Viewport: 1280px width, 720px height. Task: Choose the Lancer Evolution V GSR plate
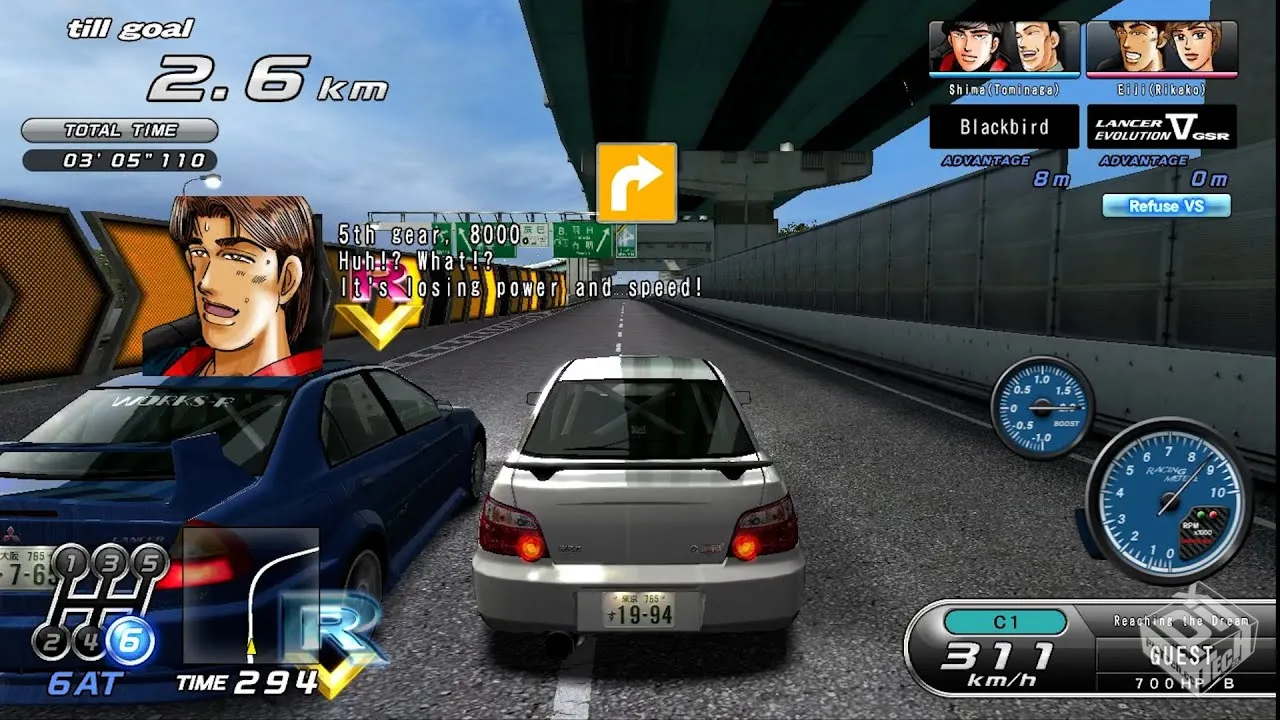(1161, 127)
